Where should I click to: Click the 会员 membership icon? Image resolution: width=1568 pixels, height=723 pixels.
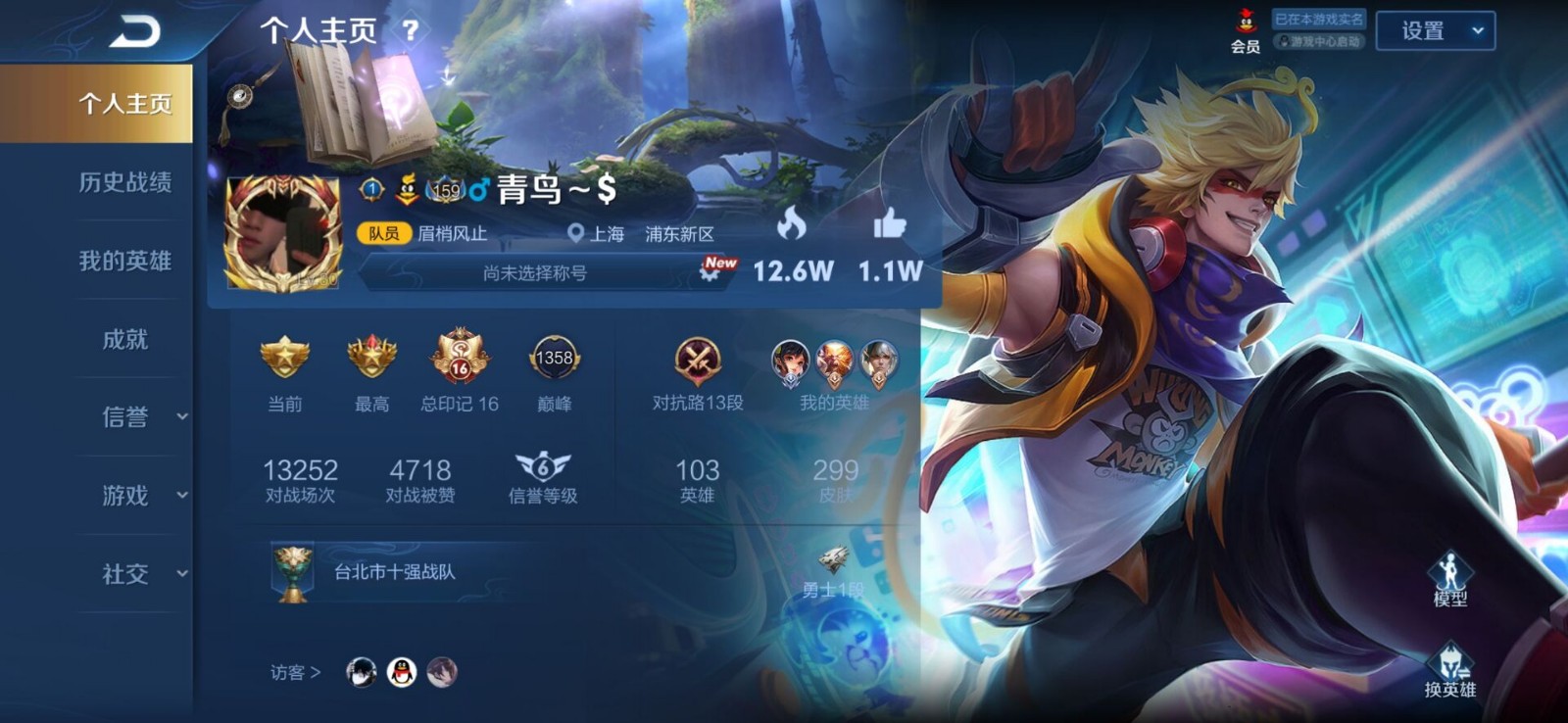click(x=1245, y=30)
